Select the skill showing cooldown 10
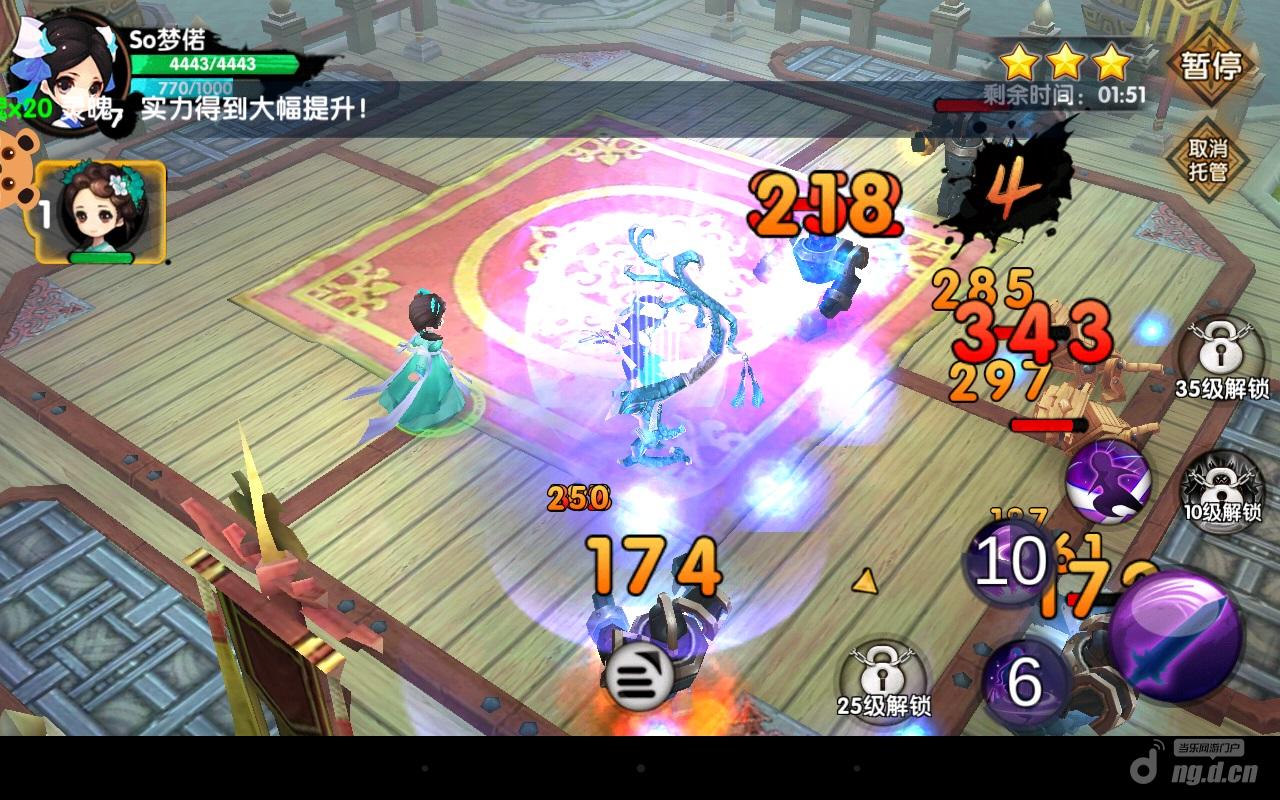The width and height of the screenshot is (1280, 800). pyautogui.click(x=1010, y=563)
